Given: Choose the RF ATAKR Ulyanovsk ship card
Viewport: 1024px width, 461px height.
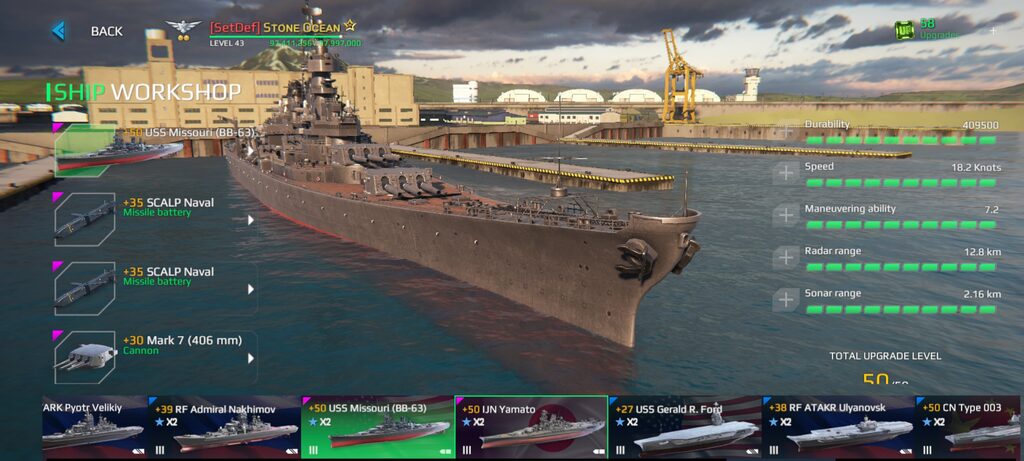Looking at the screenshot, I should pos(838,427).
